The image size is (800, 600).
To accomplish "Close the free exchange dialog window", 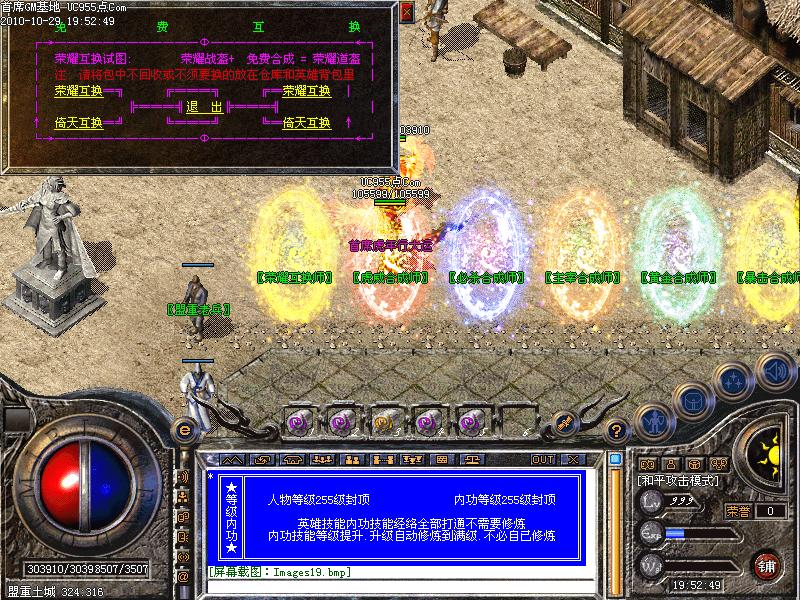I will [x=406, y=13].
